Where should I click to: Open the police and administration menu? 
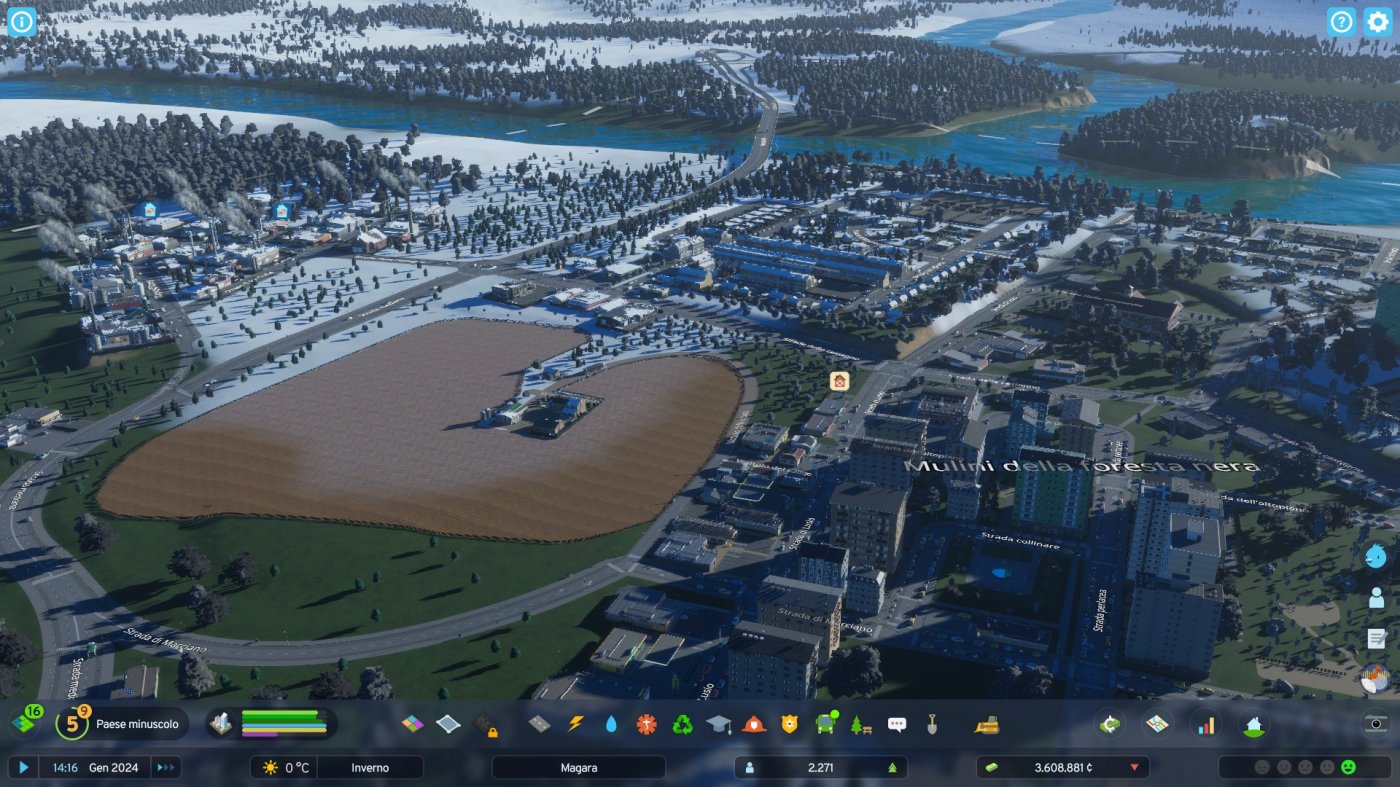click(792, 725)
